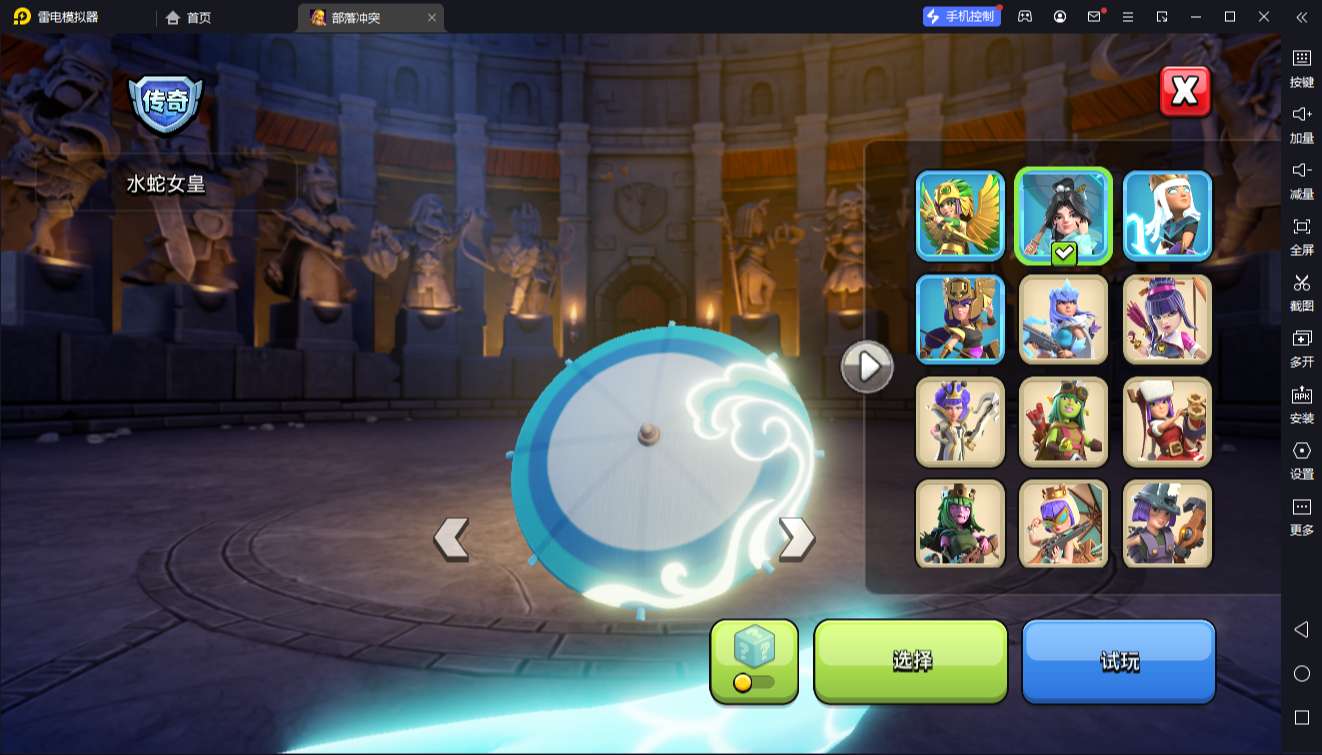Pick the white fur hat queen skin

1167,422
